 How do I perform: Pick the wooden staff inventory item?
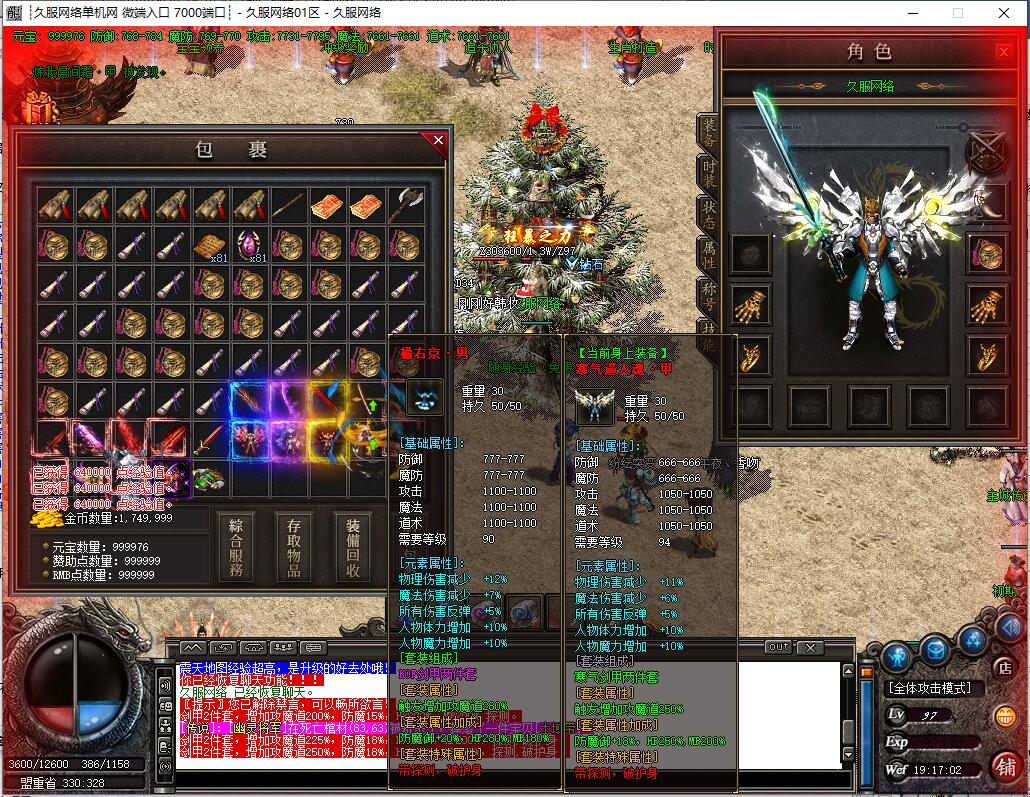click(x=289, y=206)
